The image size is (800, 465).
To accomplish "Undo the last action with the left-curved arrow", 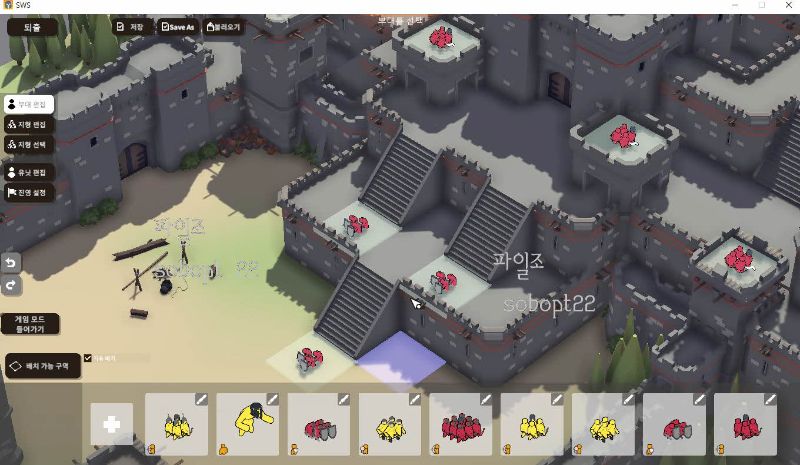I will tap(13, 262).
